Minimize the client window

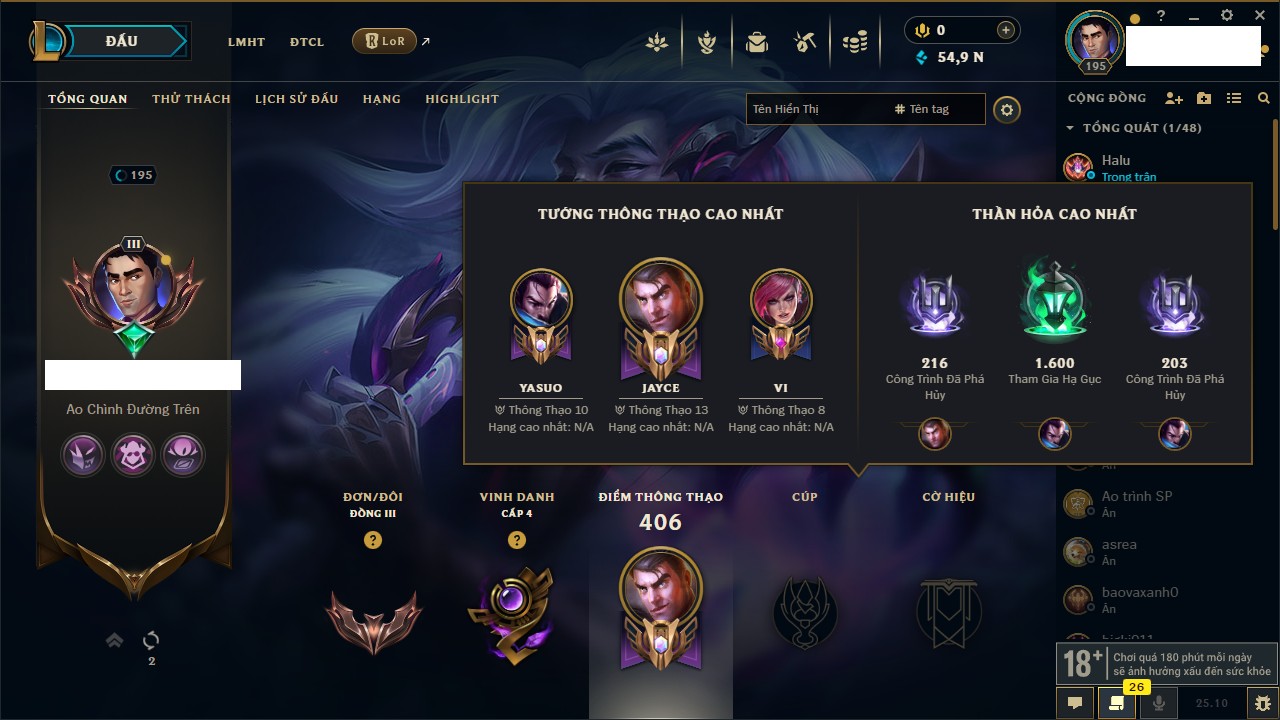pyautogui.click(x=1193, y=16)
